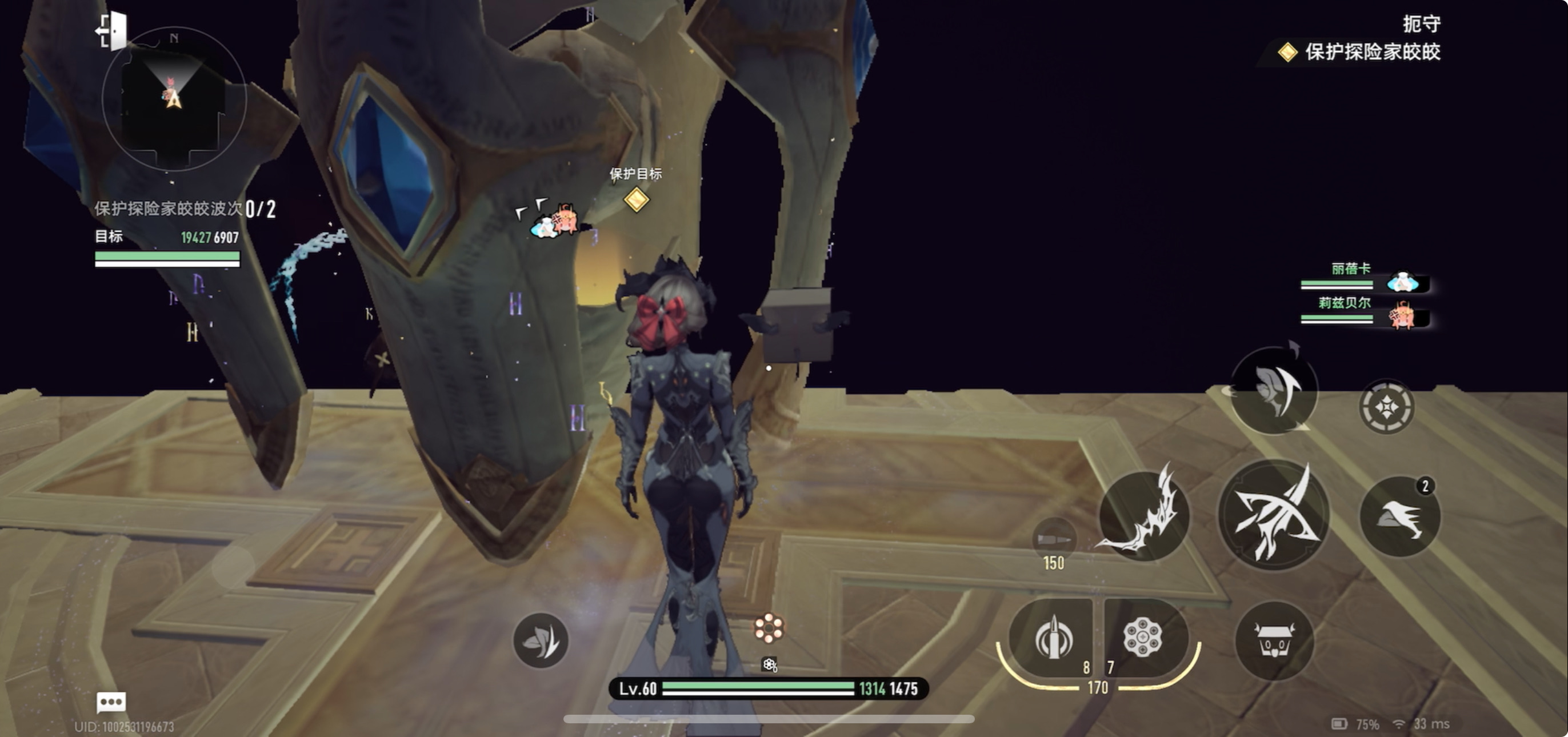The width and height of the screenshot is (1568, 737).
Task: Toggle the crosshair target lock button
Action: (1387, 407)
